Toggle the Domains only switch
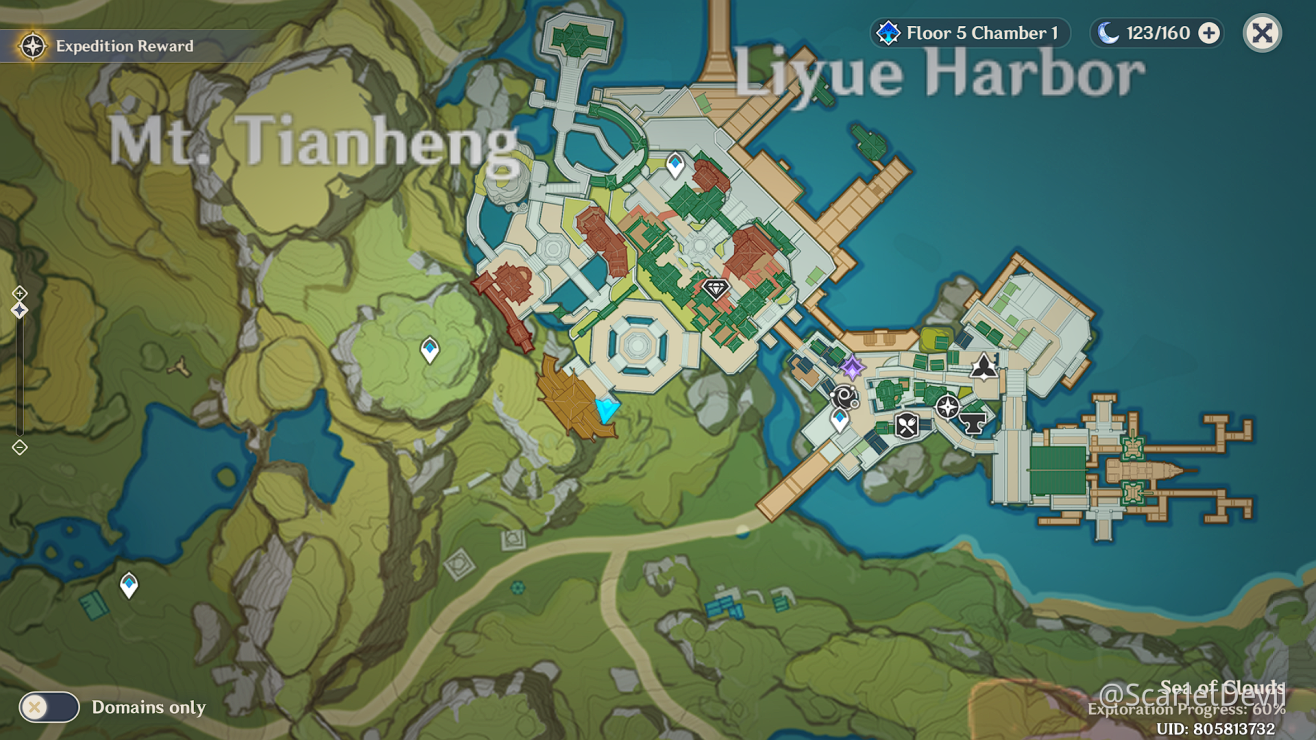 point(48,707)
